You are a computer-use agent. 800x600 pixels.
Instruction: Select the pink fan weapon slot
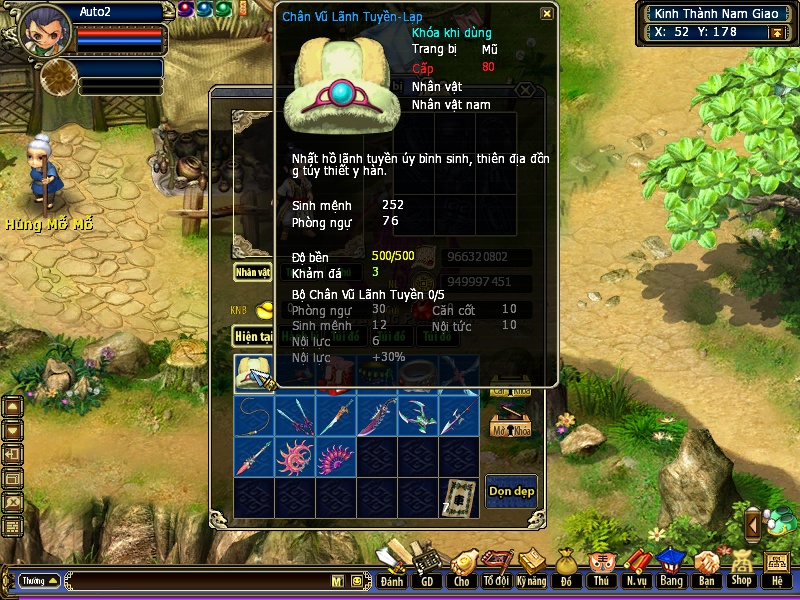(337, 456)
